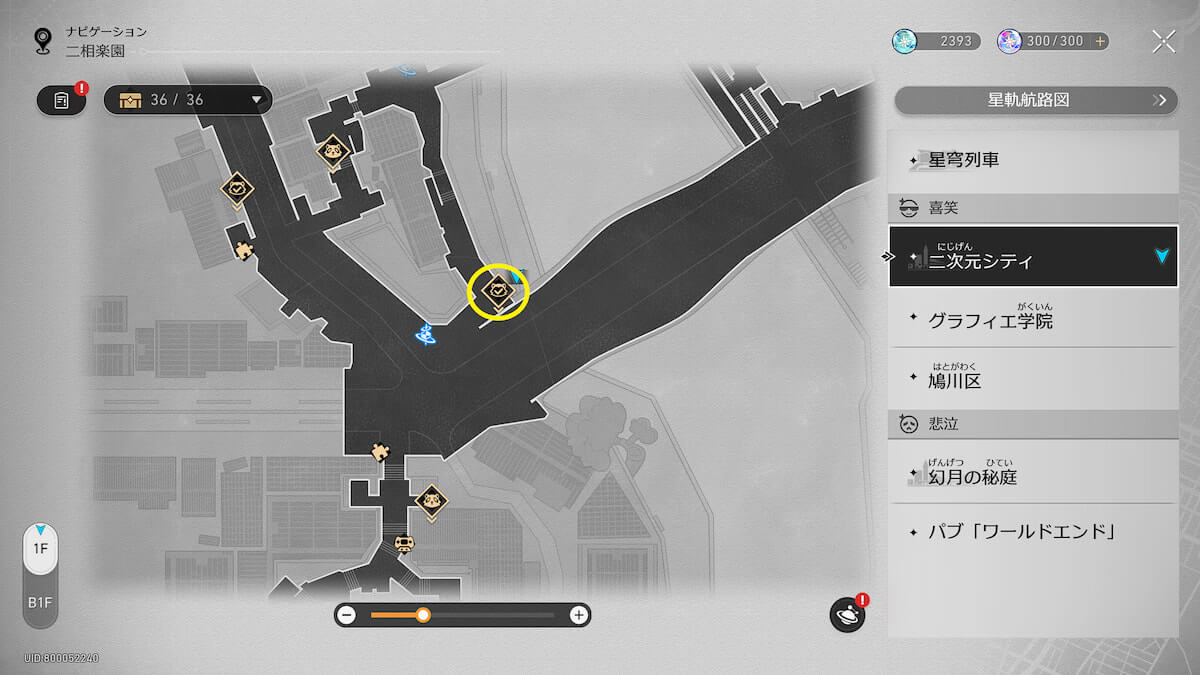Zoom out with the minus button

[x=347, y=615]
